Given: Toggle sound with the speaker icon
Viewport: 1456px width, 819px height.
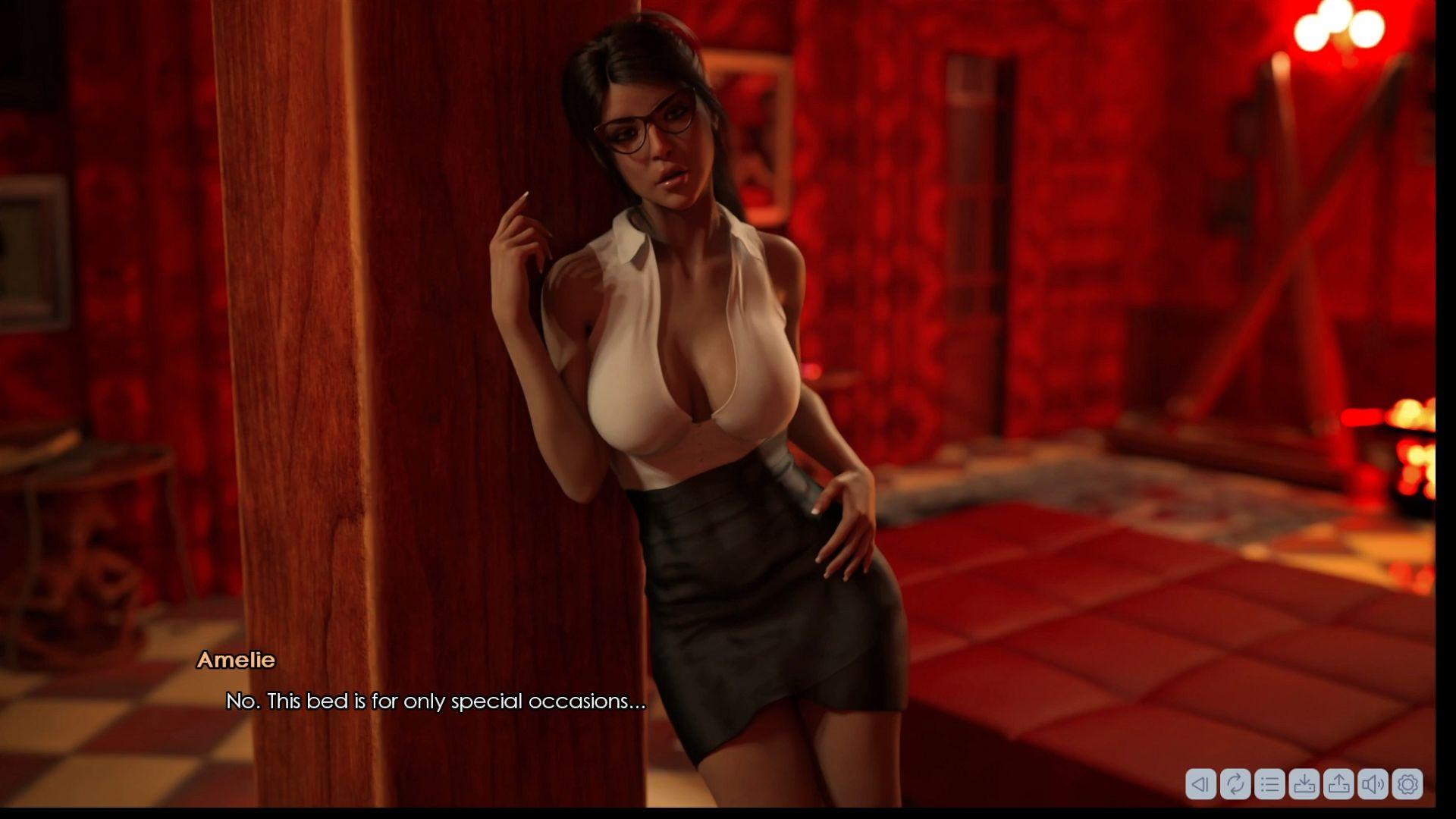Looking at the screenshot, I should tap(1373, 783).
